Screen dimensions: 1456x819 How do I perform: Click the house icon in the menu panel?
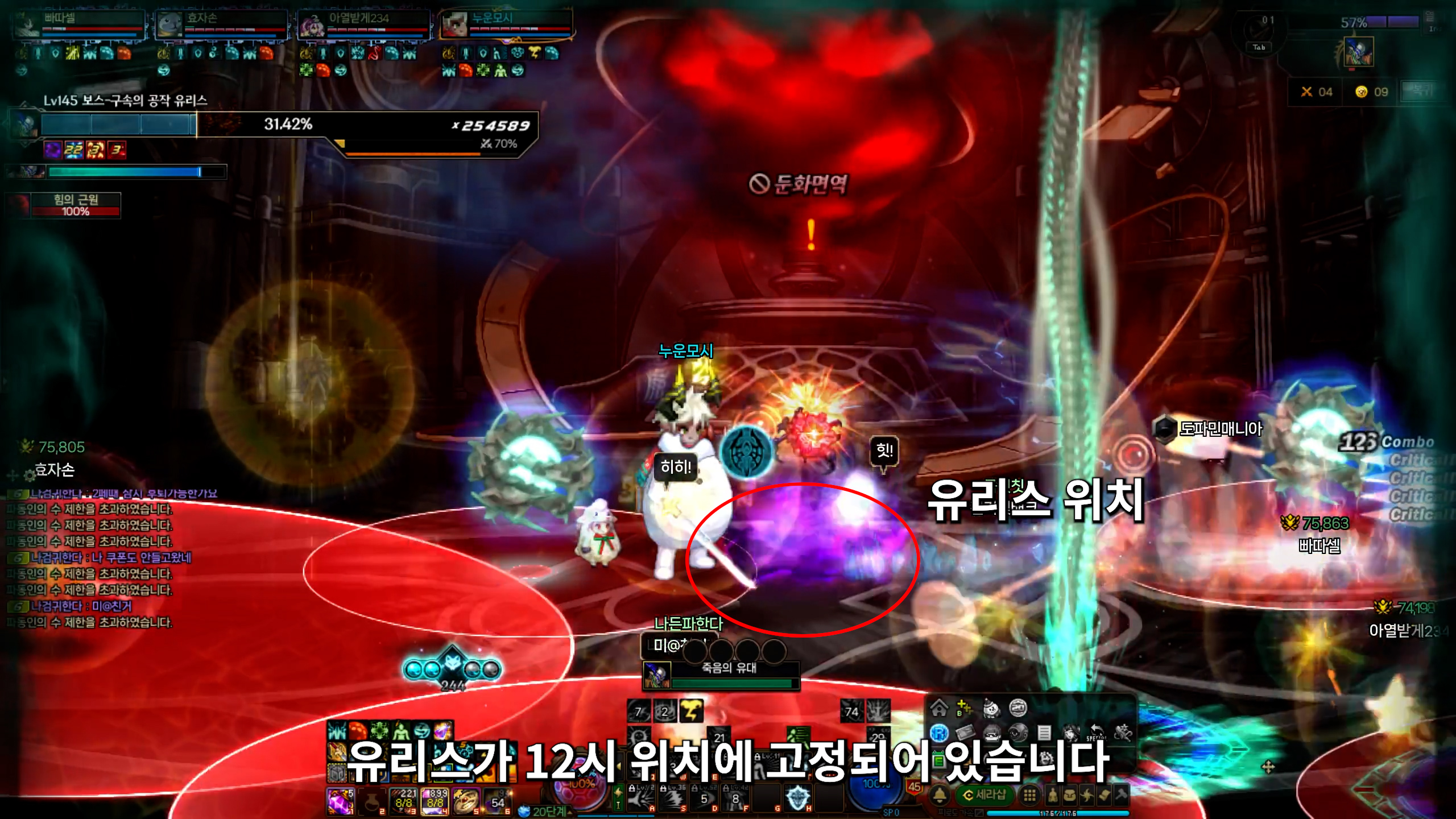click(939, 708)
